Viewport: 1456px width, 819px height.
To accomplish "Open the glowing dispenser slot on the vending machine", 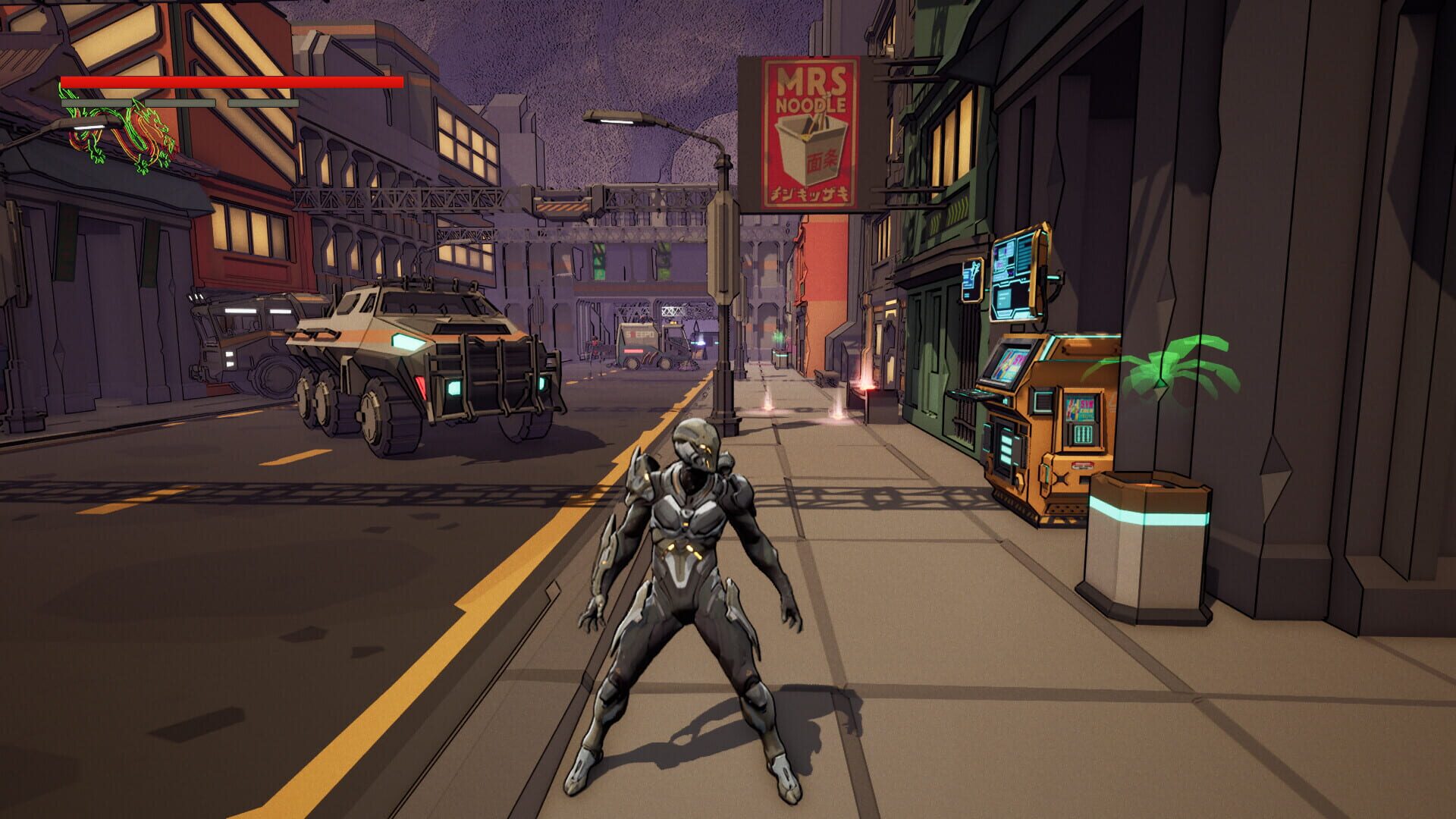I will (x=1082, y=433).
